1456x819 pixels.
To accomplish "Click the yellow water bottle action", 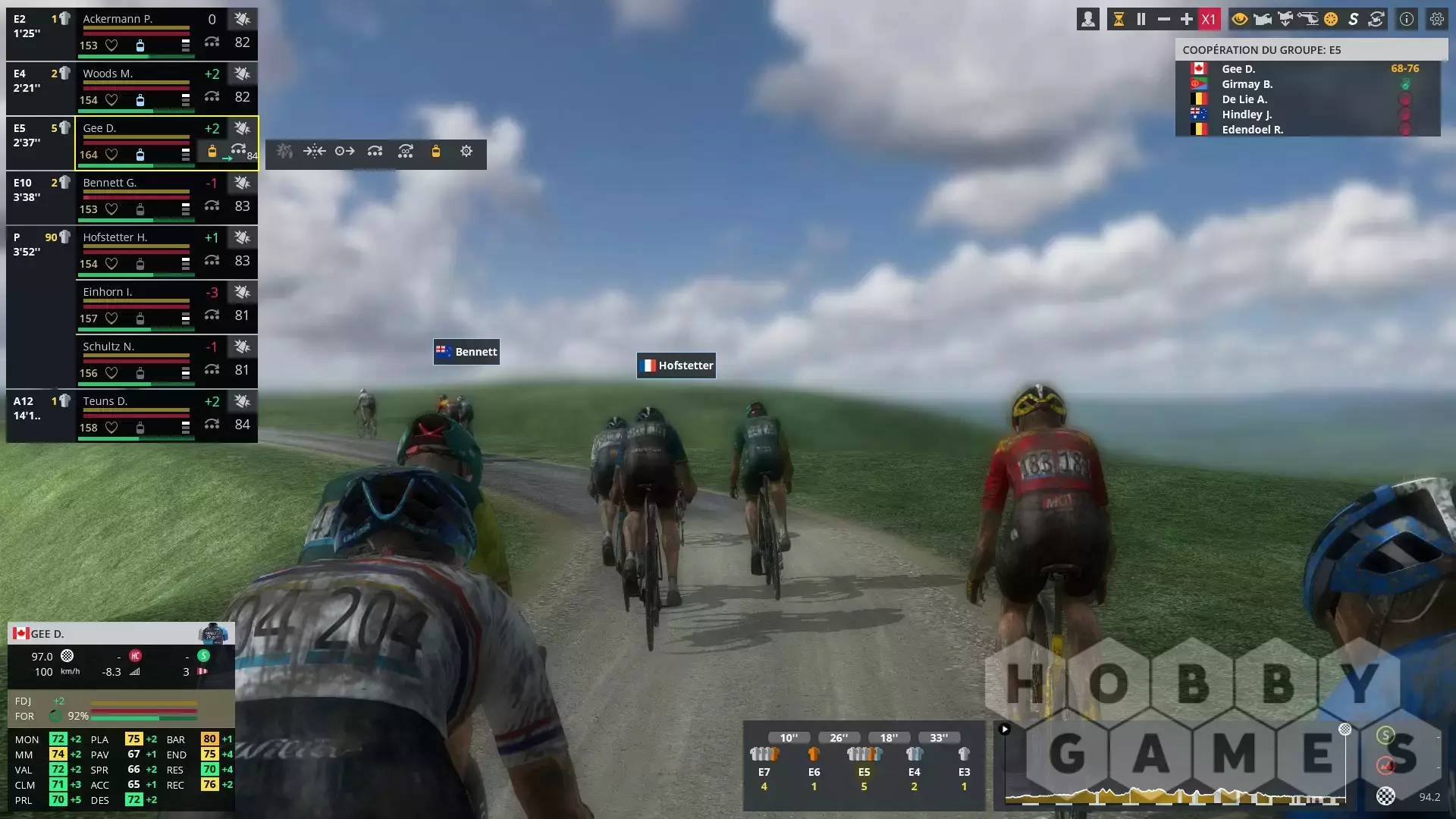I will [435, 152].
